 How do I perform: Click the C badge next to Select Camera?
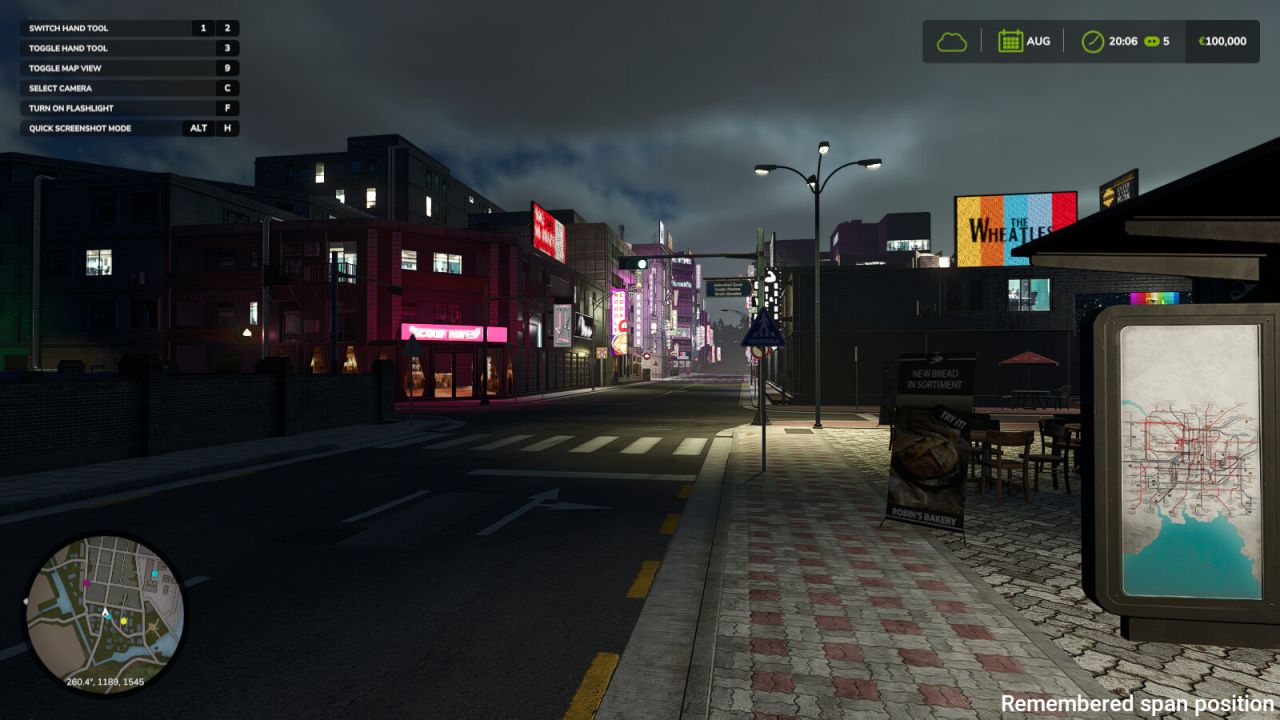coord(227,88)
